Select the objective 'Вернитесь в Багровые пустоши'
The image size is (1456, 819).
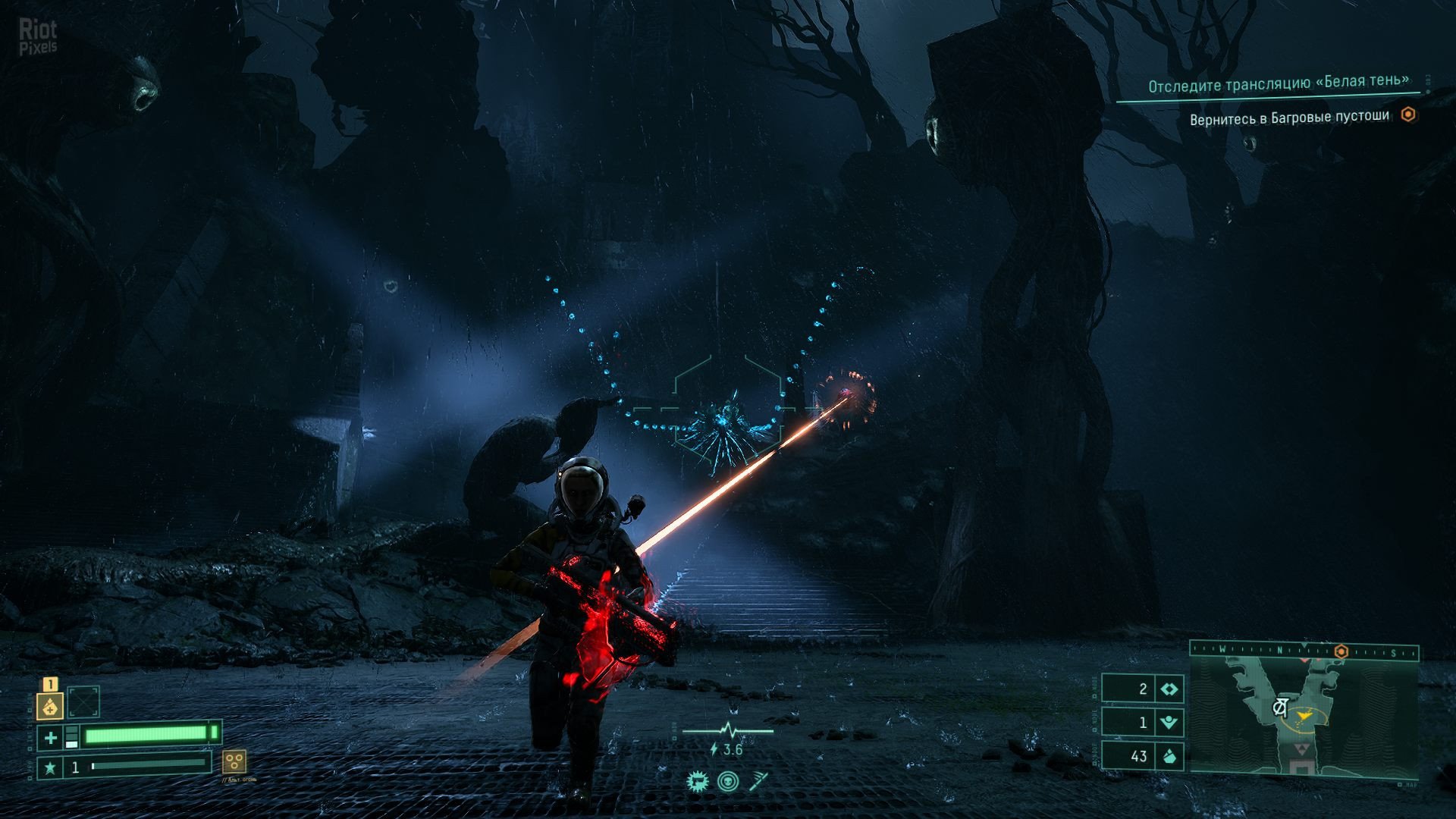pos(1289,118)
